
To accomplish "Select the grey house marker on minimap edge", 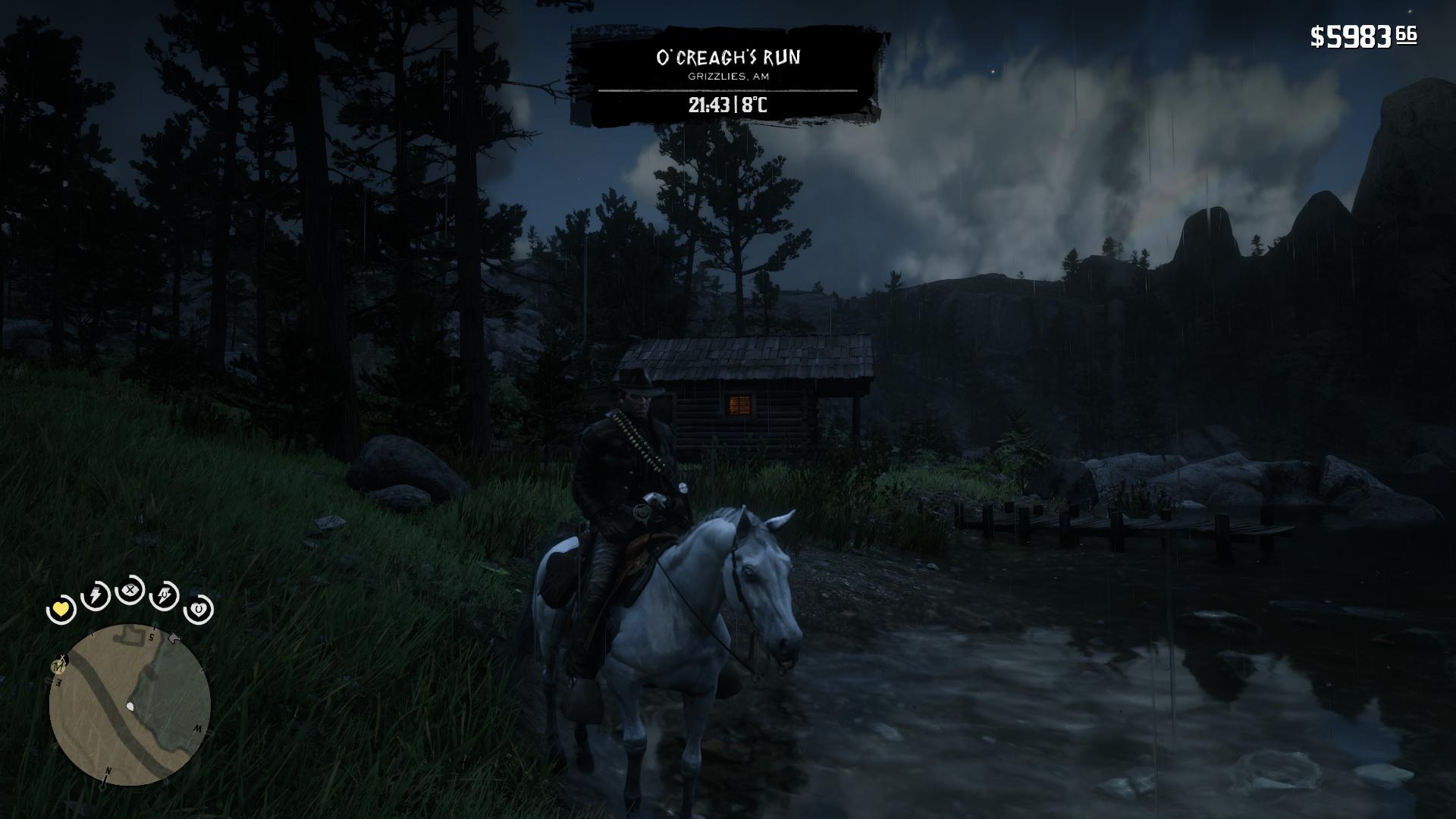I will click(175, 637).
